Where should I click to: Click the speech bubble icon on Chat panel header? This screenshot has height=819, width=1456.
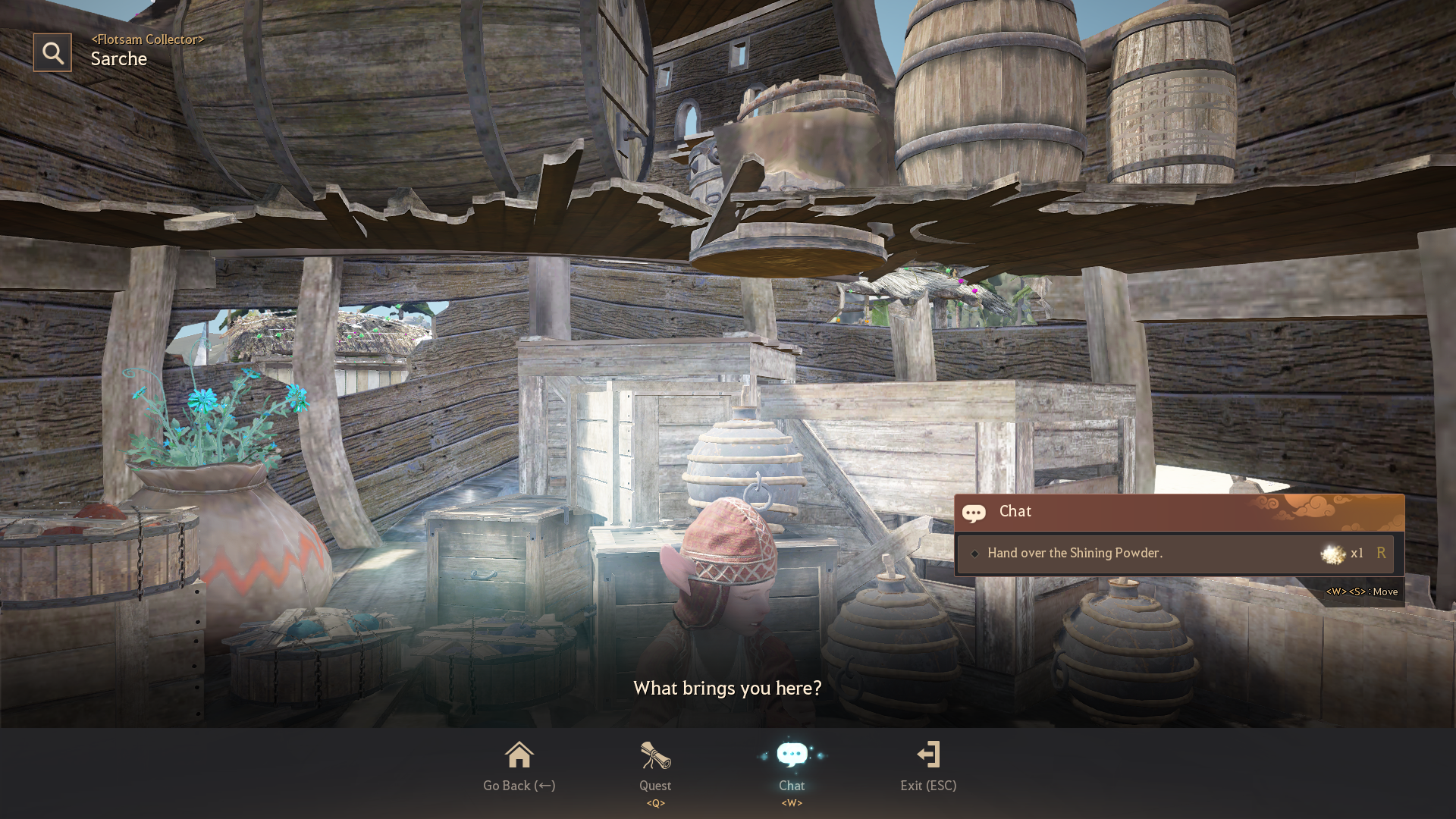(x=974, y=513)
